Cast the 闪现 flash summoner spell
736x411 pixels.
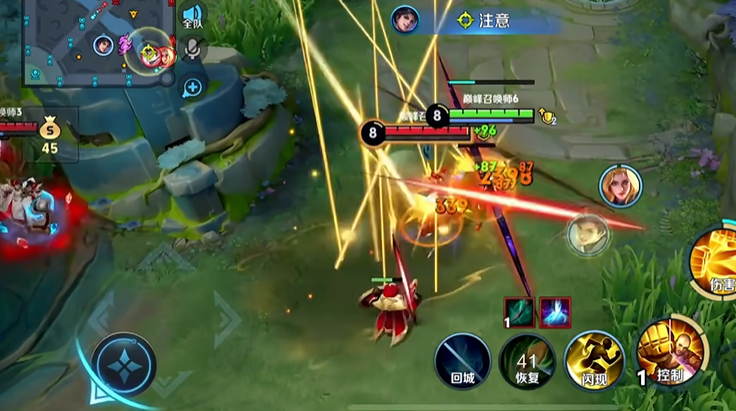(594, 360)
